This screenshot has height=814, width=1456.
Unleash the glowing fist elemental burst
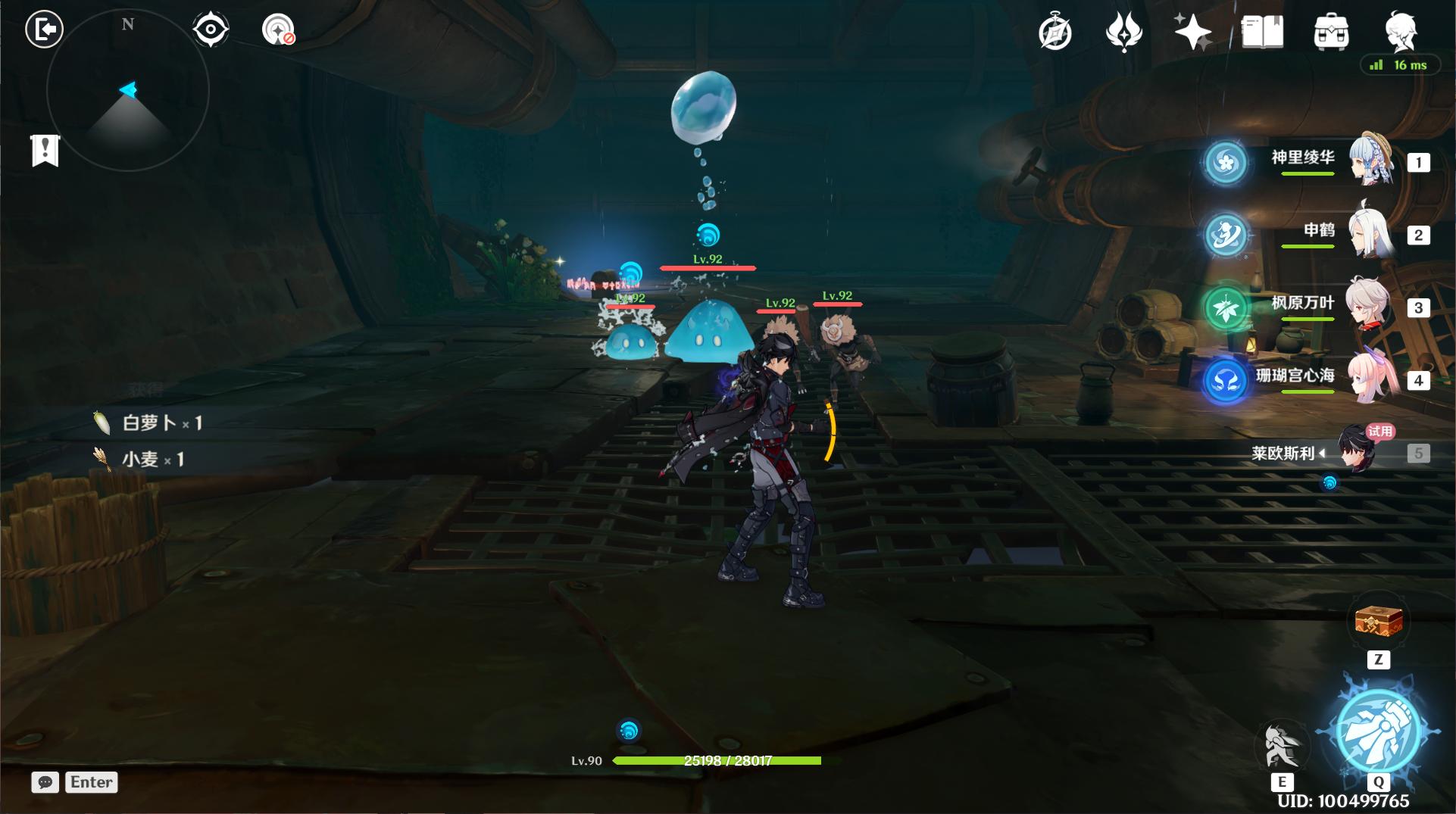point(1378,732)
